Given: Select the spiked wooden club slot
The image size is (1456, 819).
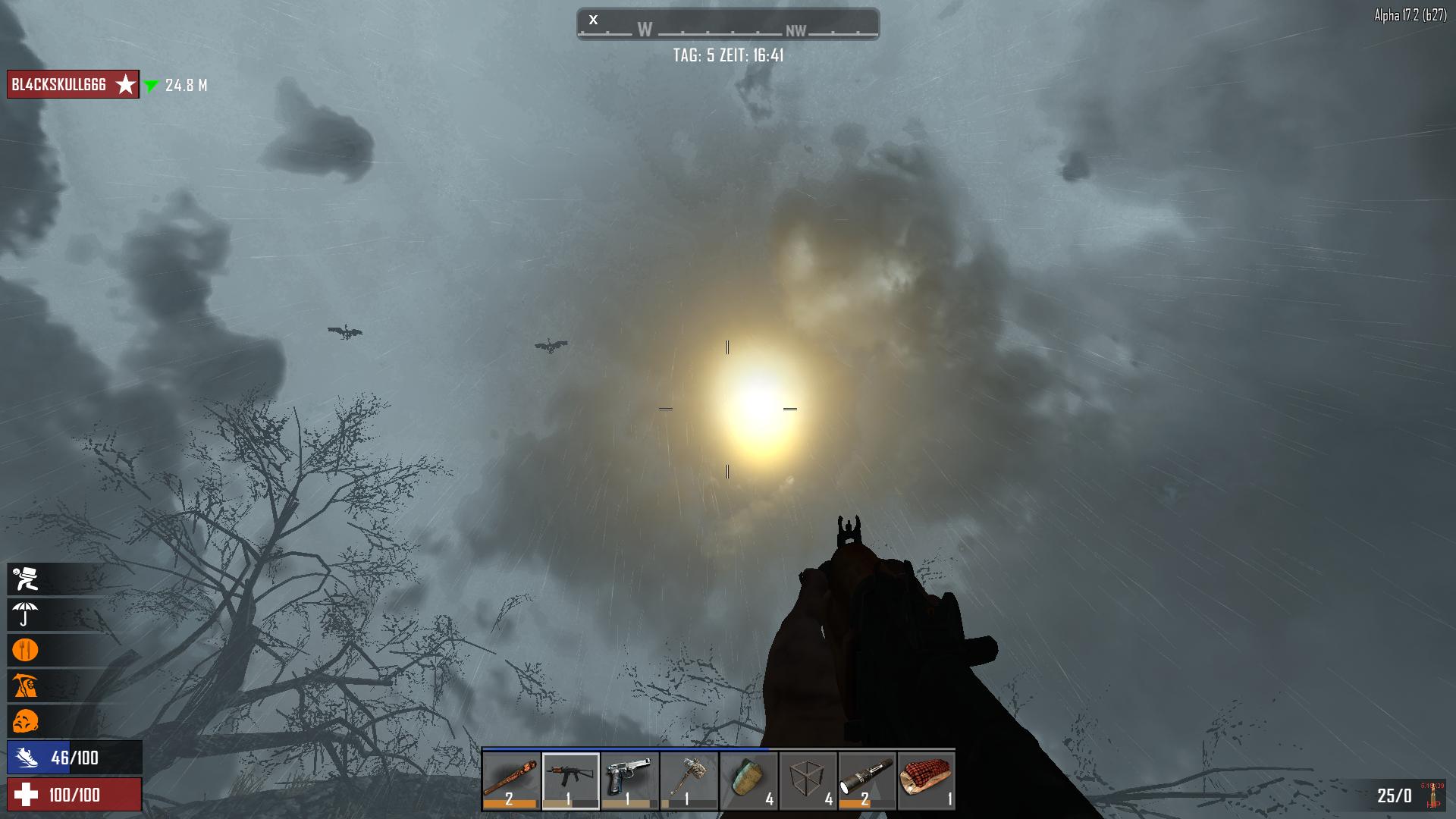Looking at the screenshot, I should [511, 781].
